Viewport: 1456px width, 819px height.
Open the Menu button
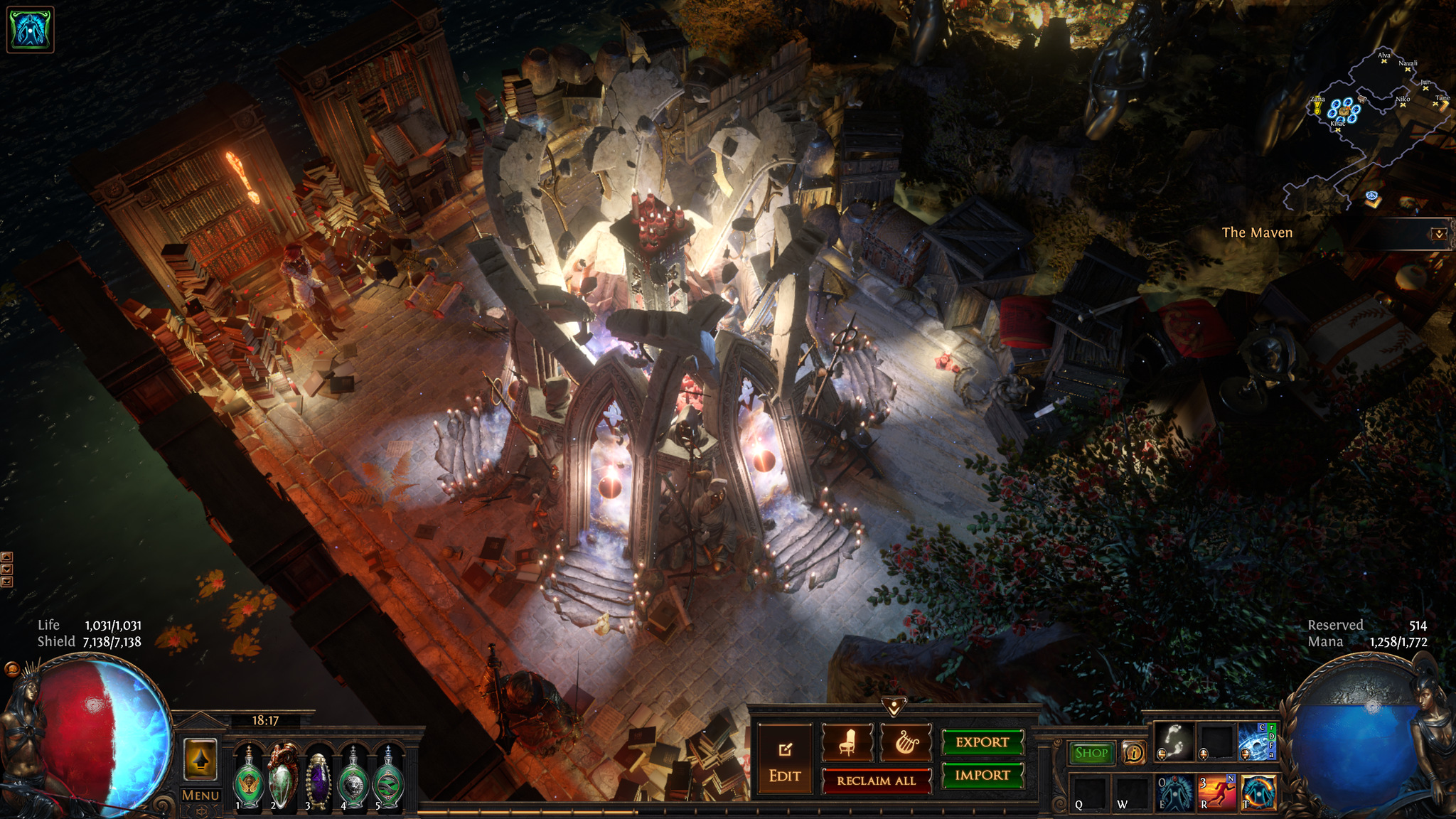click(200, 796)
